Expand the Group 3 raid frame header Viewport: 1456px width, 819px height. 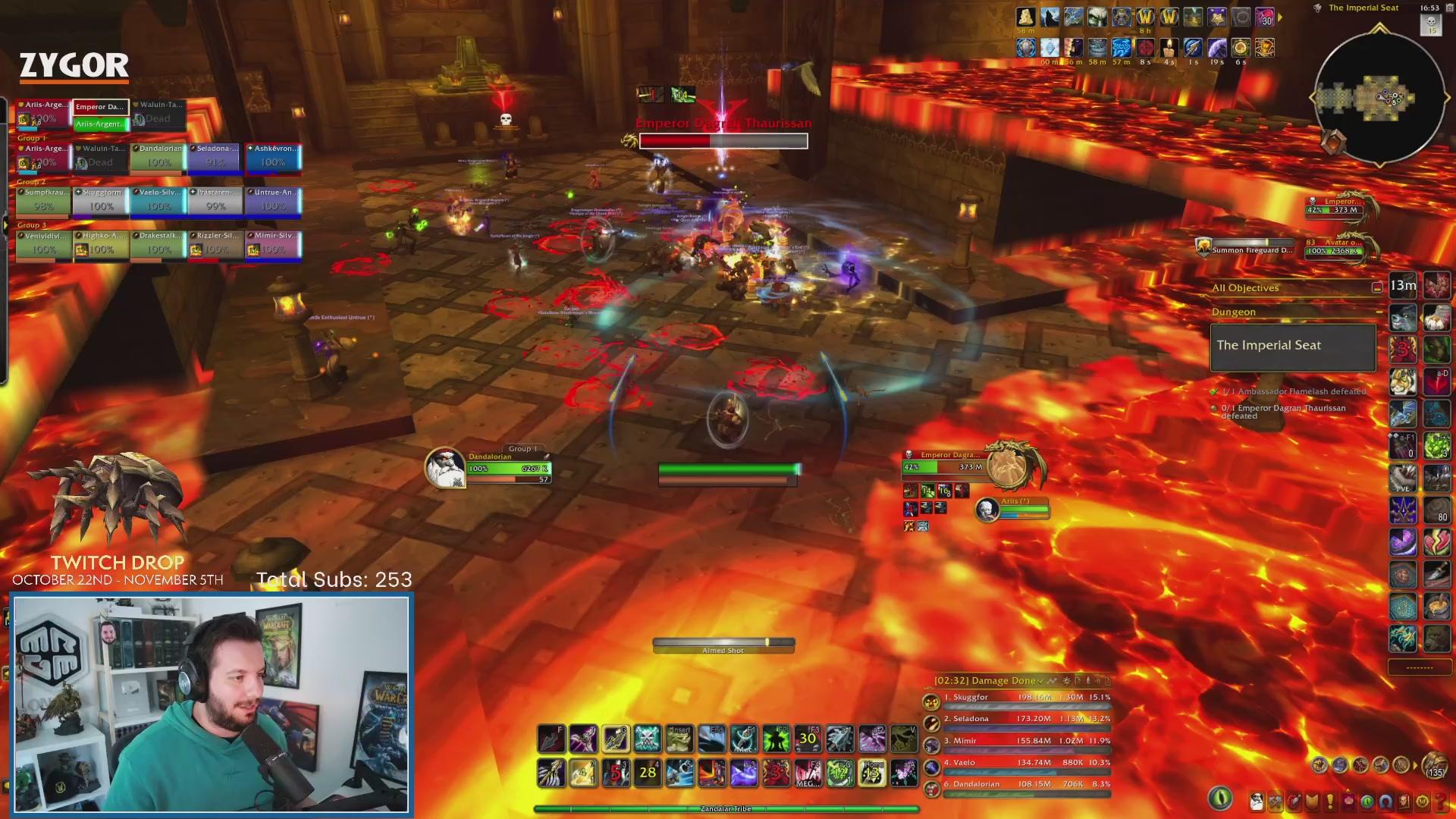[30, 224]
